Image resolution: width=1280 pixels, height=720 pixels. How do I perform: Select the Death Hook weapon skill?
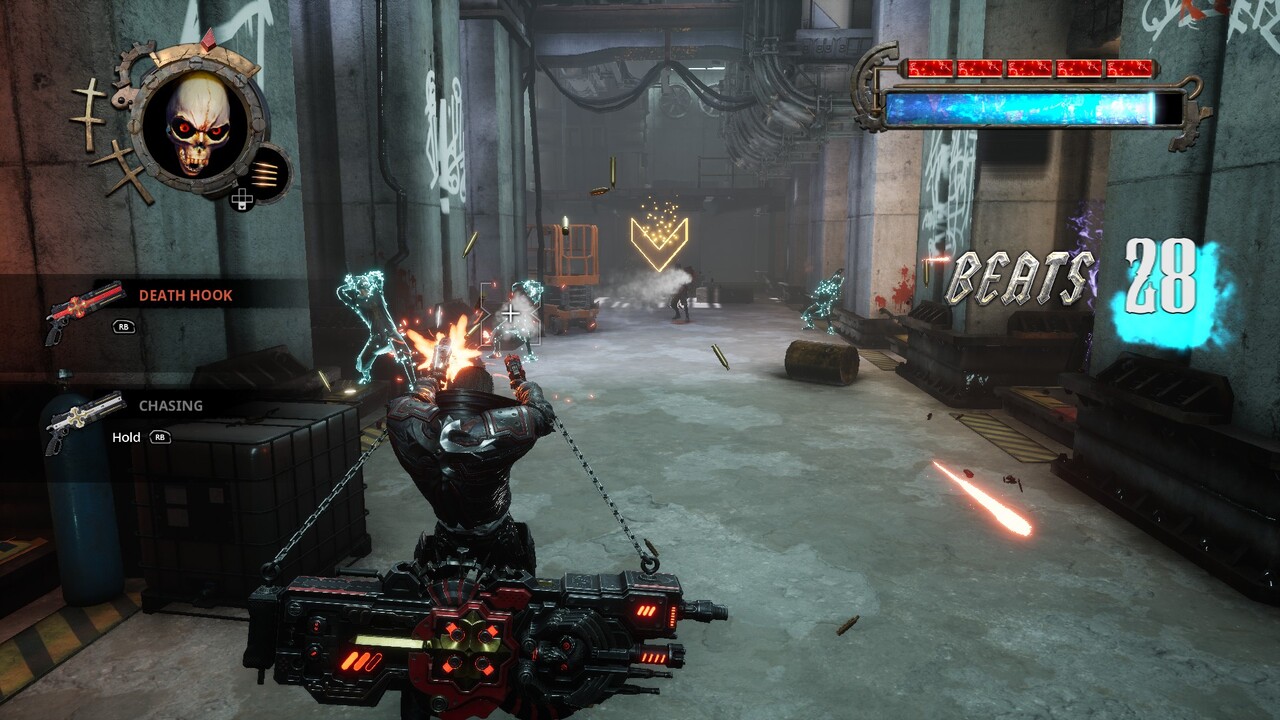[185, 296]
